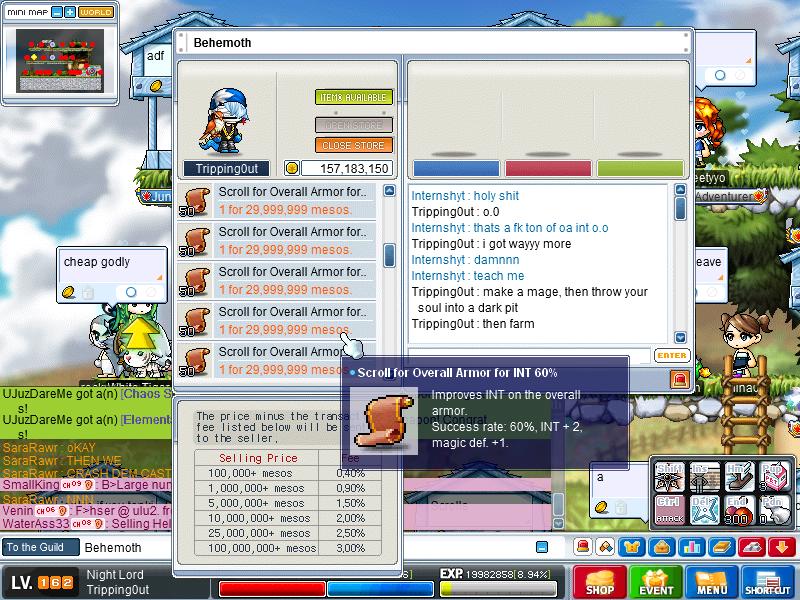The image size is (800, 600).
Task: Open the Event window
Action: [656, 581]
